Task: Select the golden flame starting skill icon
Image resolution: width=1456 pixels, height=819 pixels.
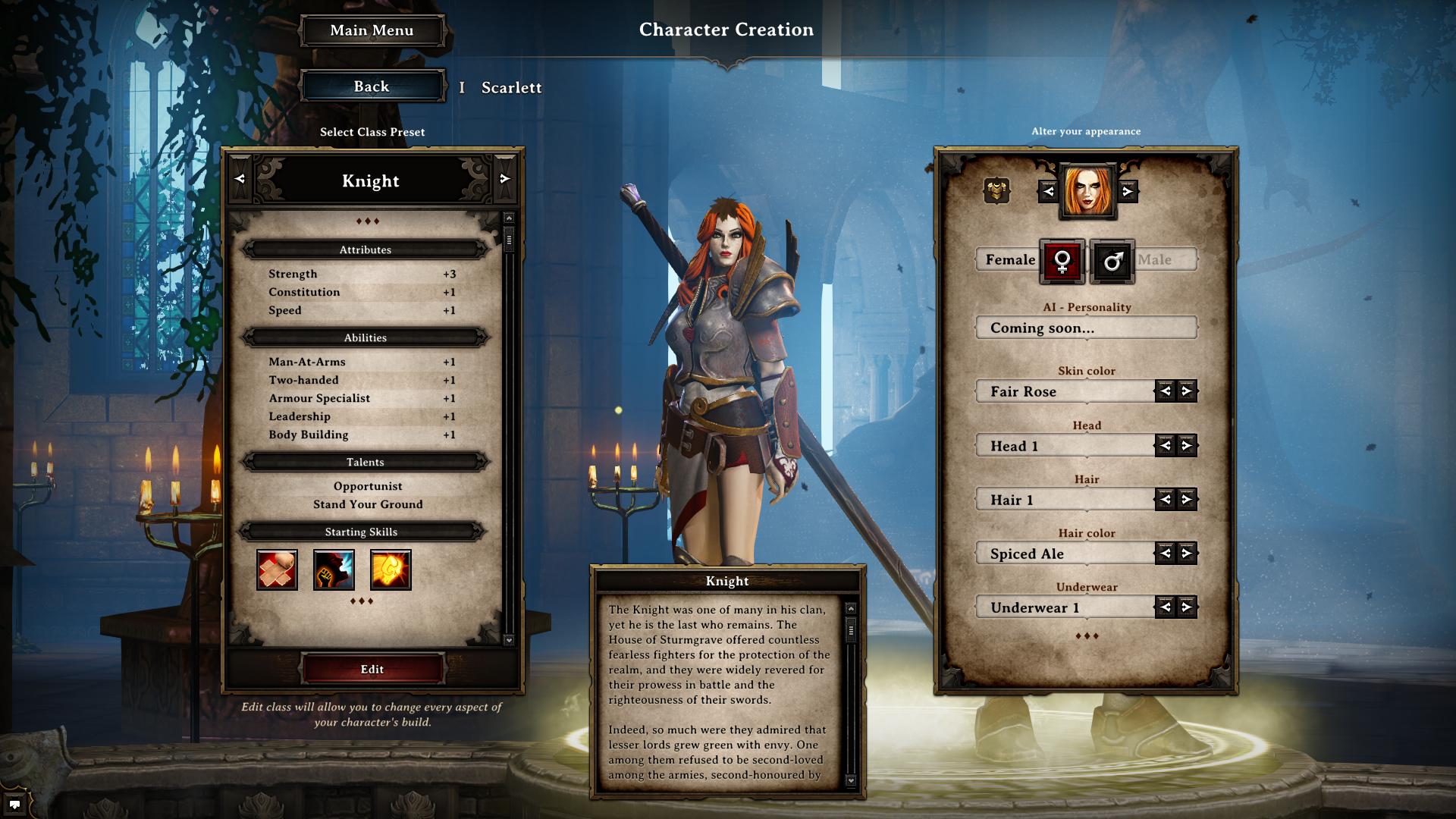Action: click(391, 570)
